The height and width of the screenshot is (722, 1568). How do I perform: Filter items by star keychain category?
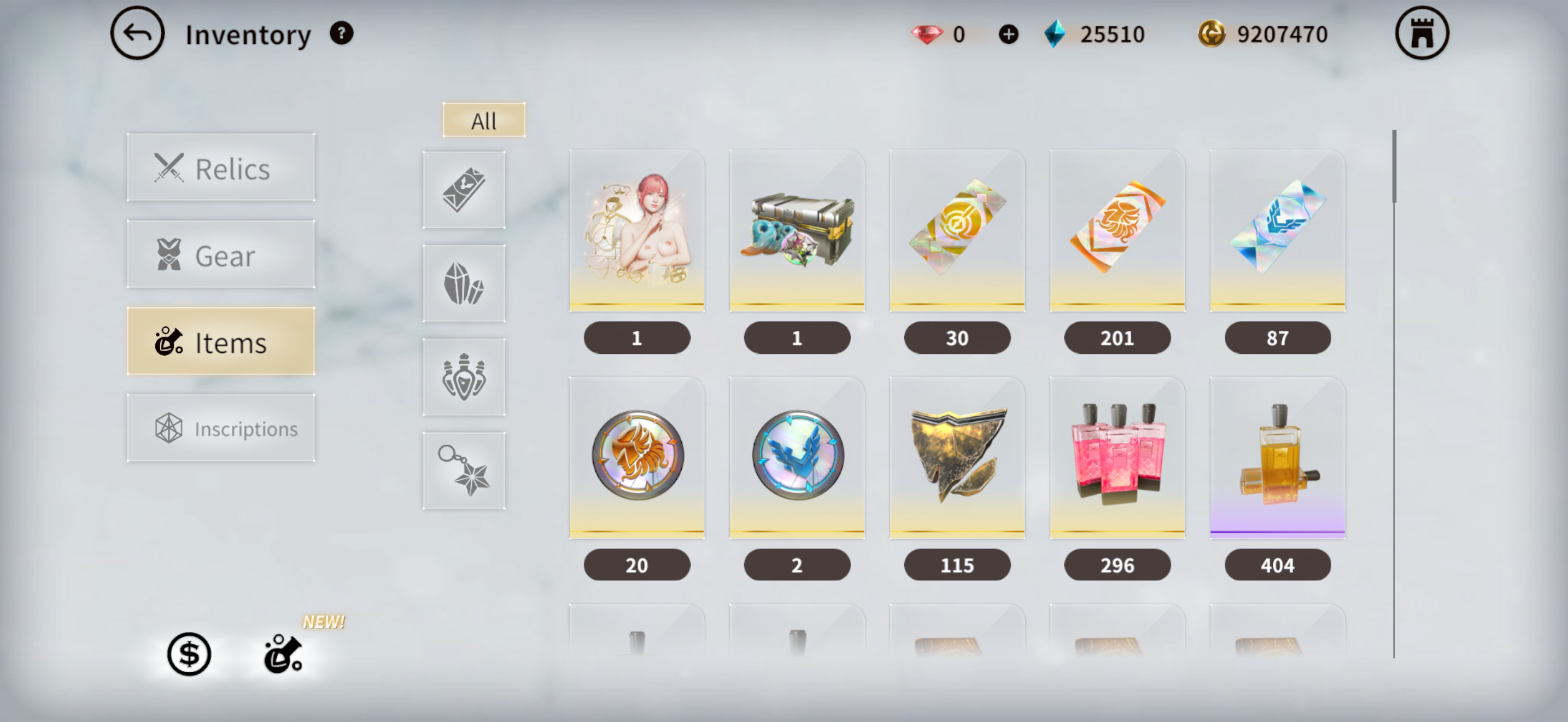pyautogui.click(x=464, y=470)
